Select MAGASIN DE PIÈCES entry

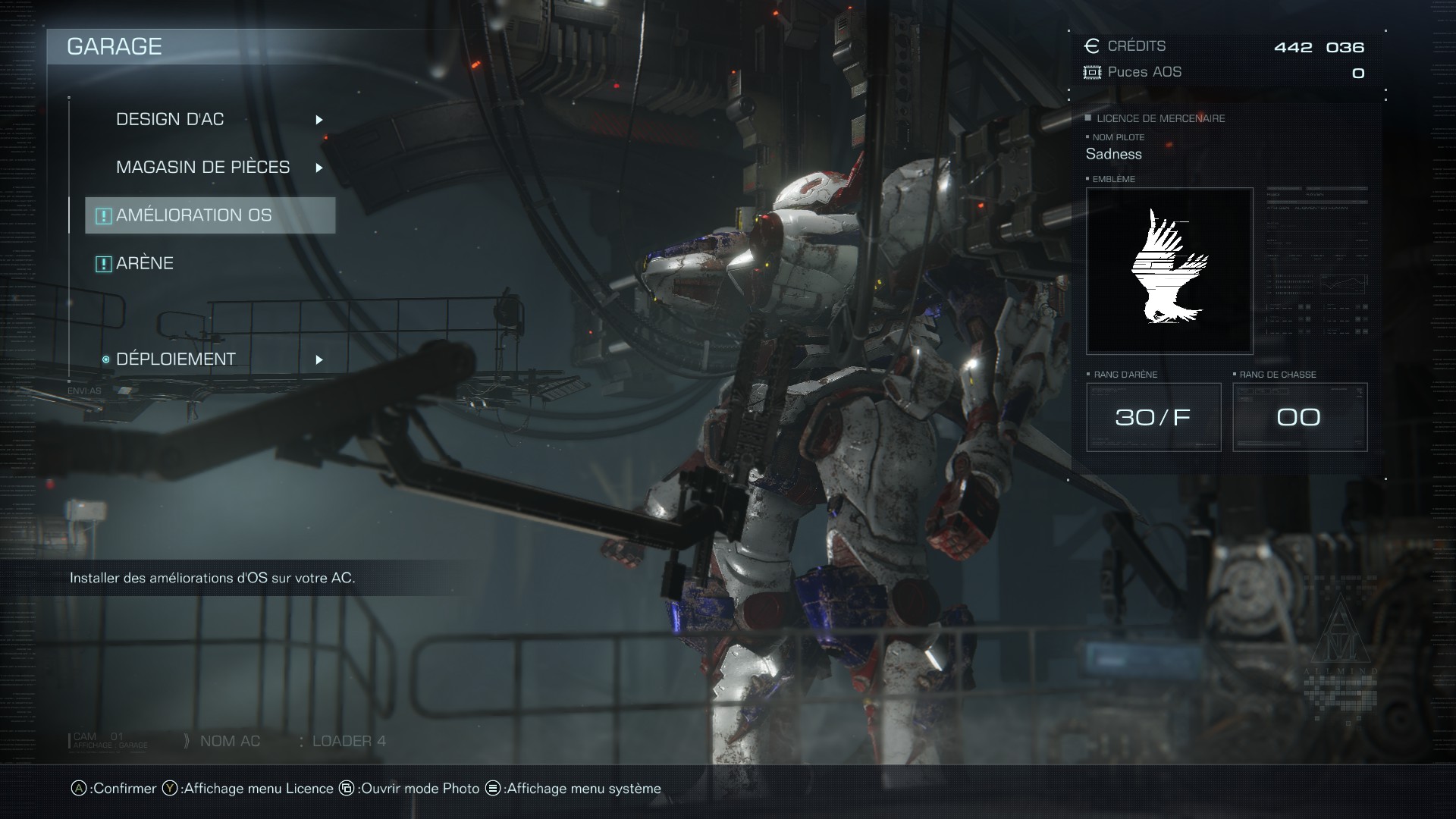click(x=203, y=168)
